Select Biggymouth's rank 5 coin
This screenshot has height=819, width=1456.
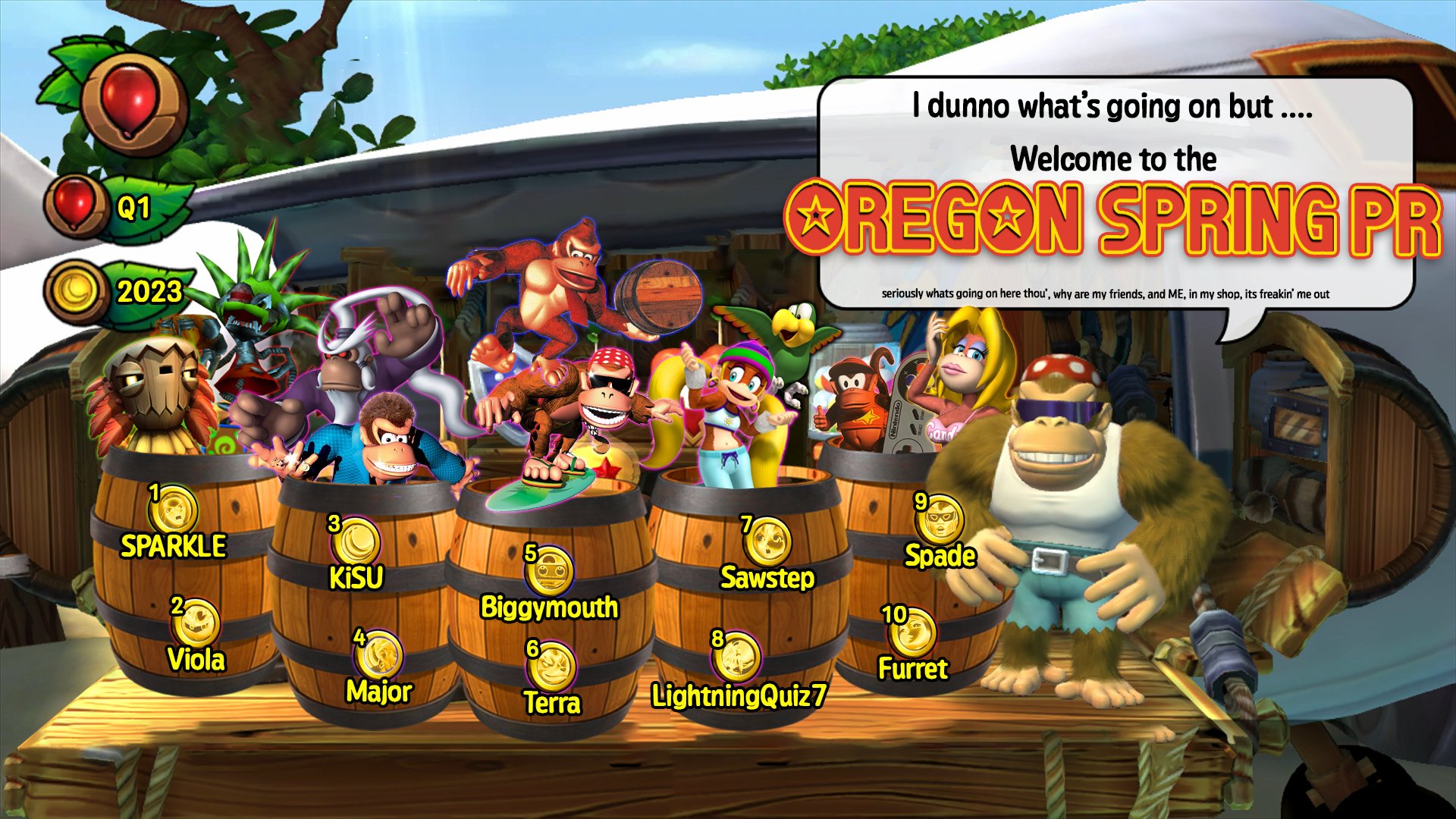point(550,570)
